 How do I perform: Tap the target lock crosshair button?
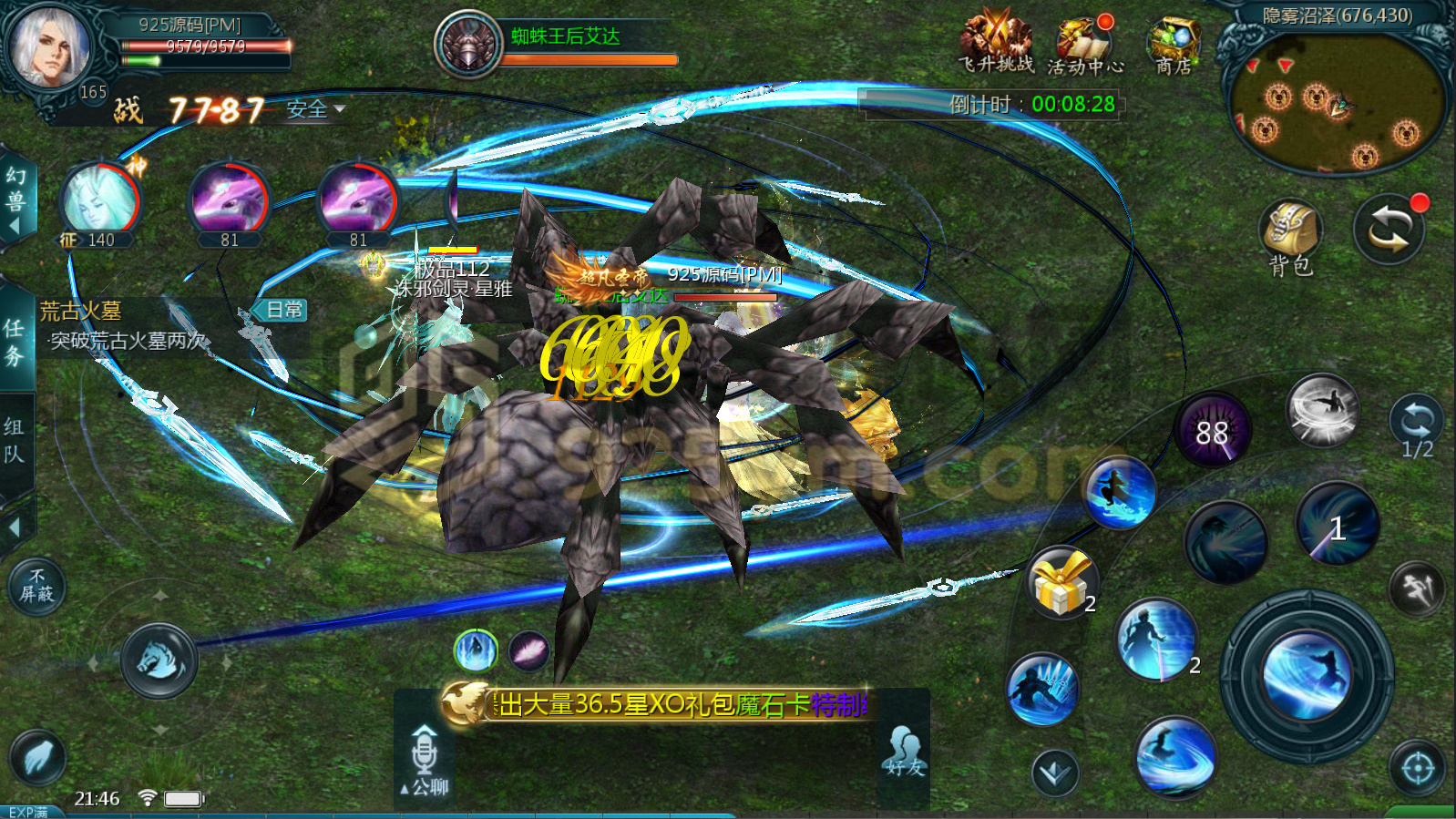coord(1417,769)
